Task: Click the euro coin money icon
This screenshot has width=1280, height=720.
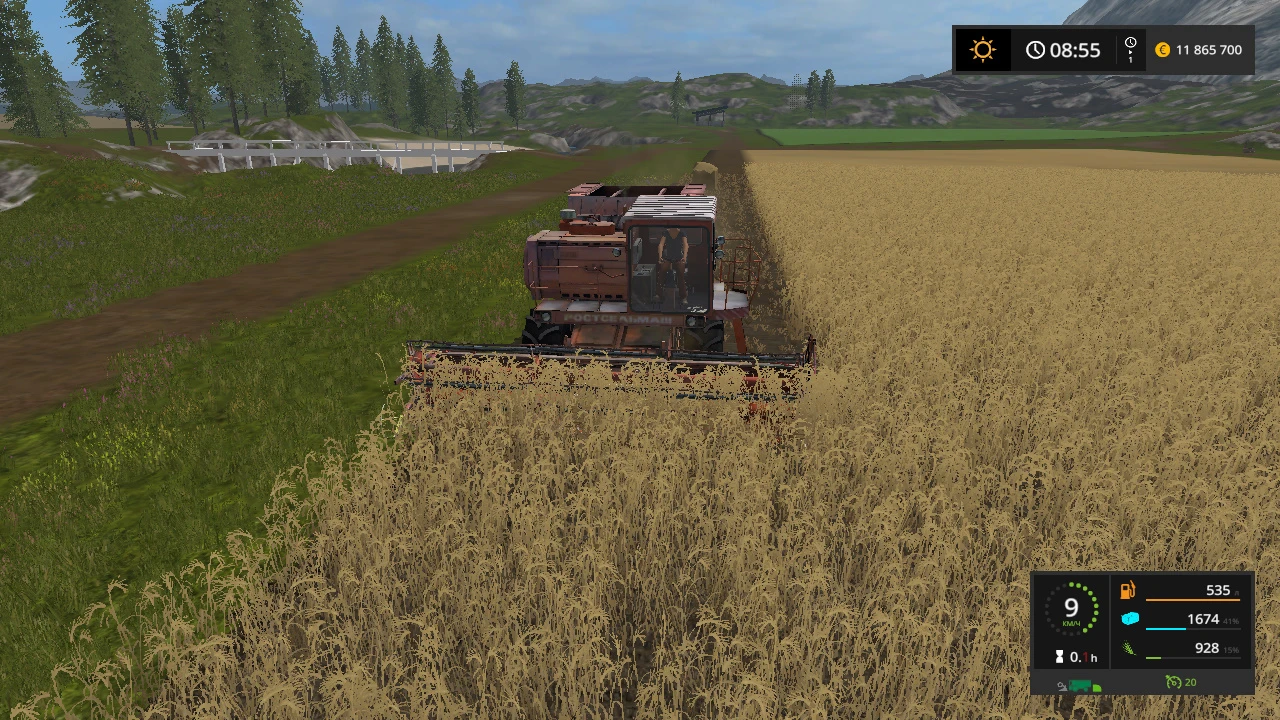Action: point(1161,50)
